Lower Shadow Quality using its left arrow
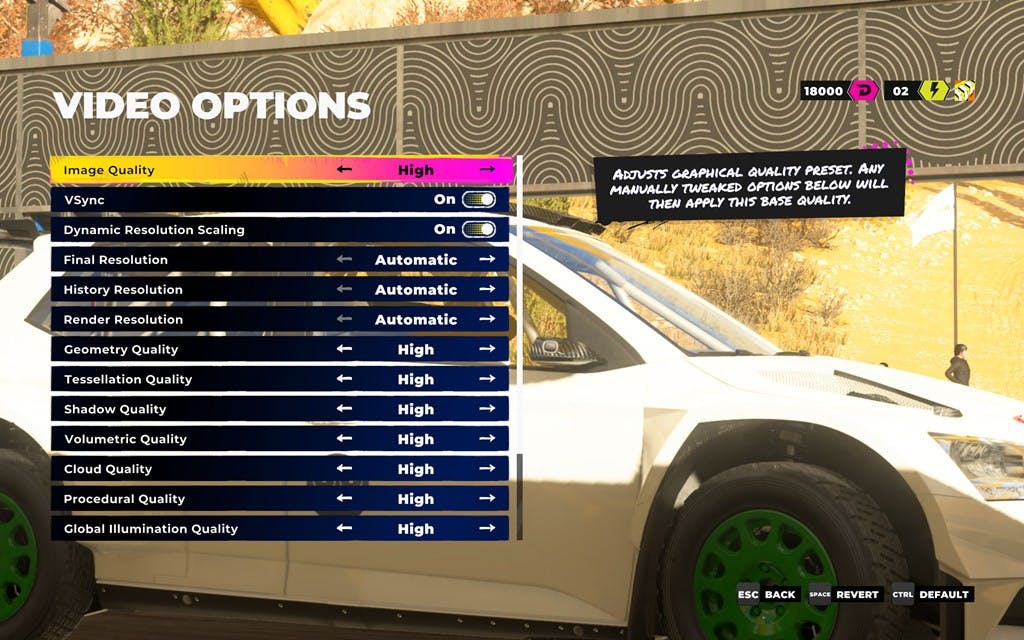The width and height of the screenshot is (1024, 640). 345,409
